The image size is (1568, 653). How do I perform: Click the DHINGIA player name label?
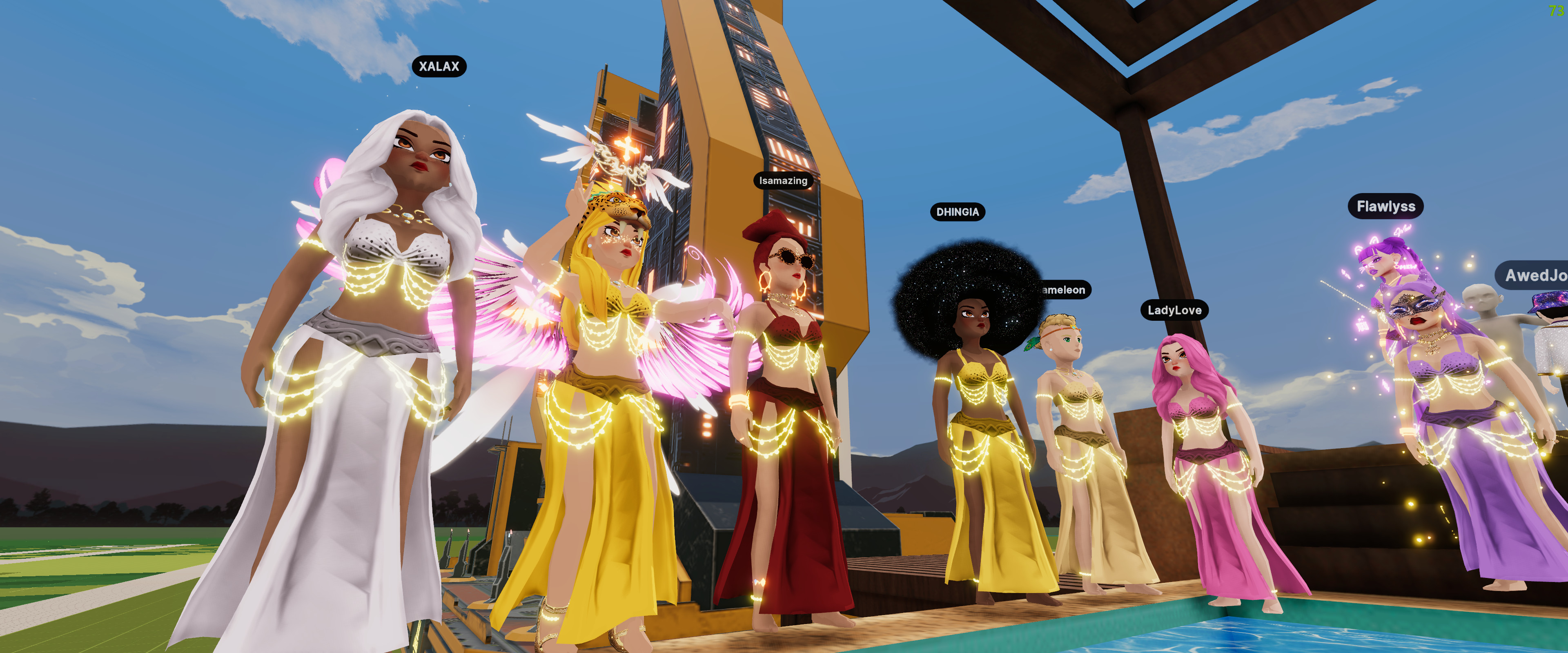point(957,212)
